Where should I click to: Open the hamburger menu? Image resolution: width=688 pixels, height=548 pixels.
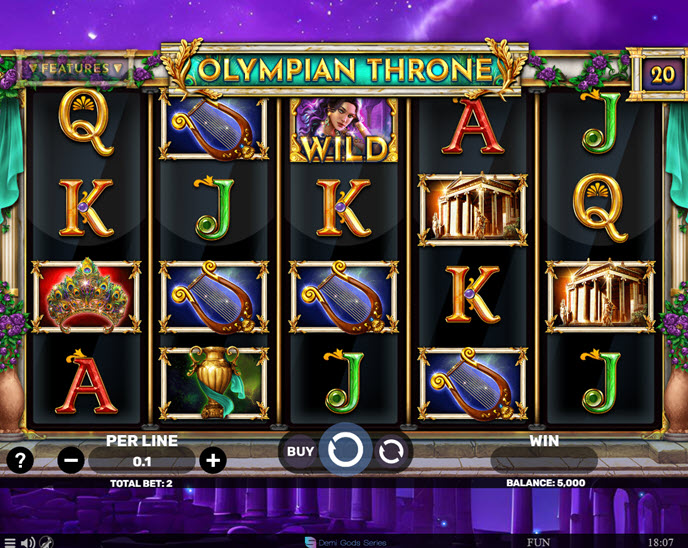coord(10,542)
